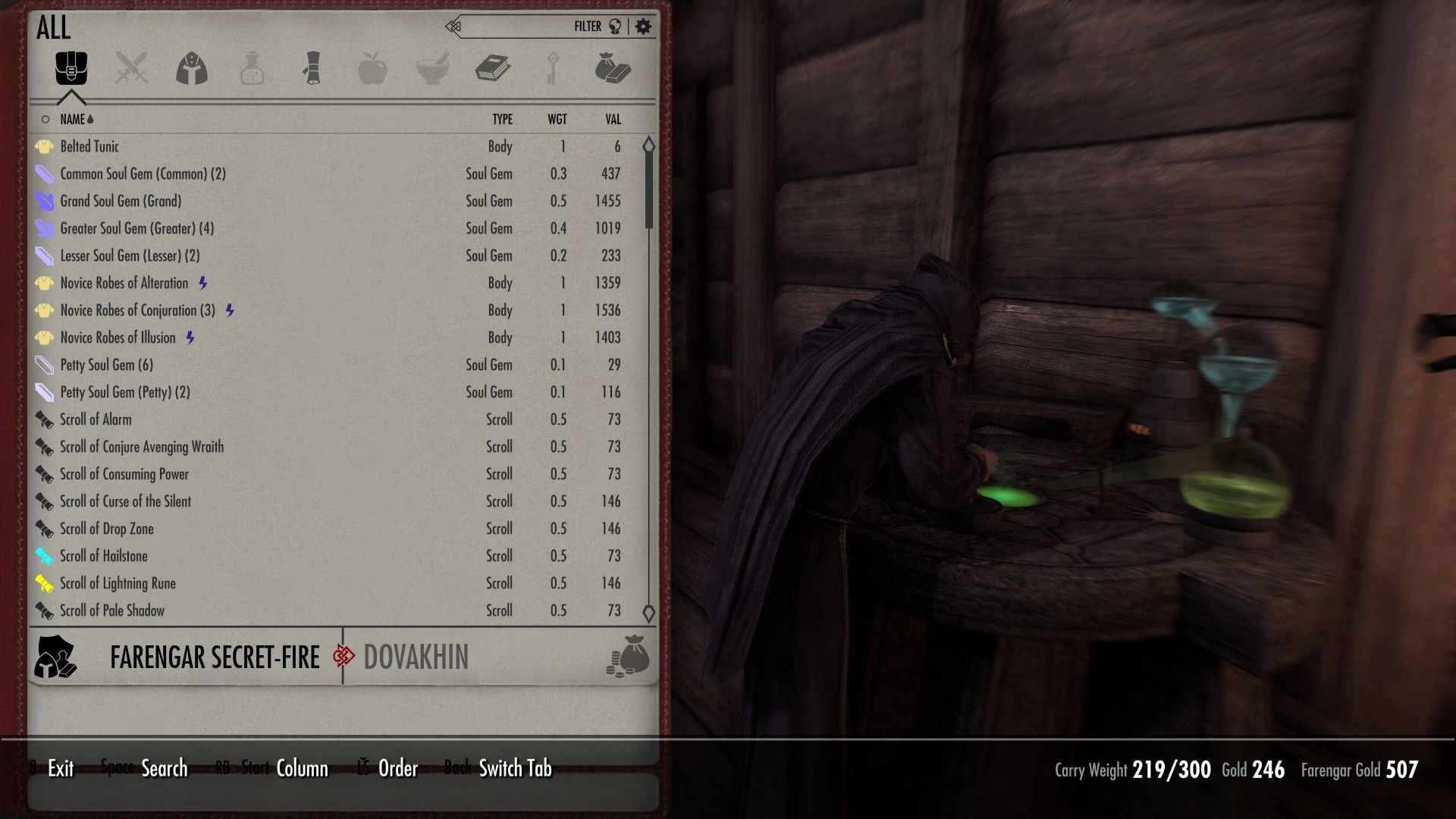Select the Farengar Secret-Fire tab
The image size is (1456, 819).
click(215, 657)
